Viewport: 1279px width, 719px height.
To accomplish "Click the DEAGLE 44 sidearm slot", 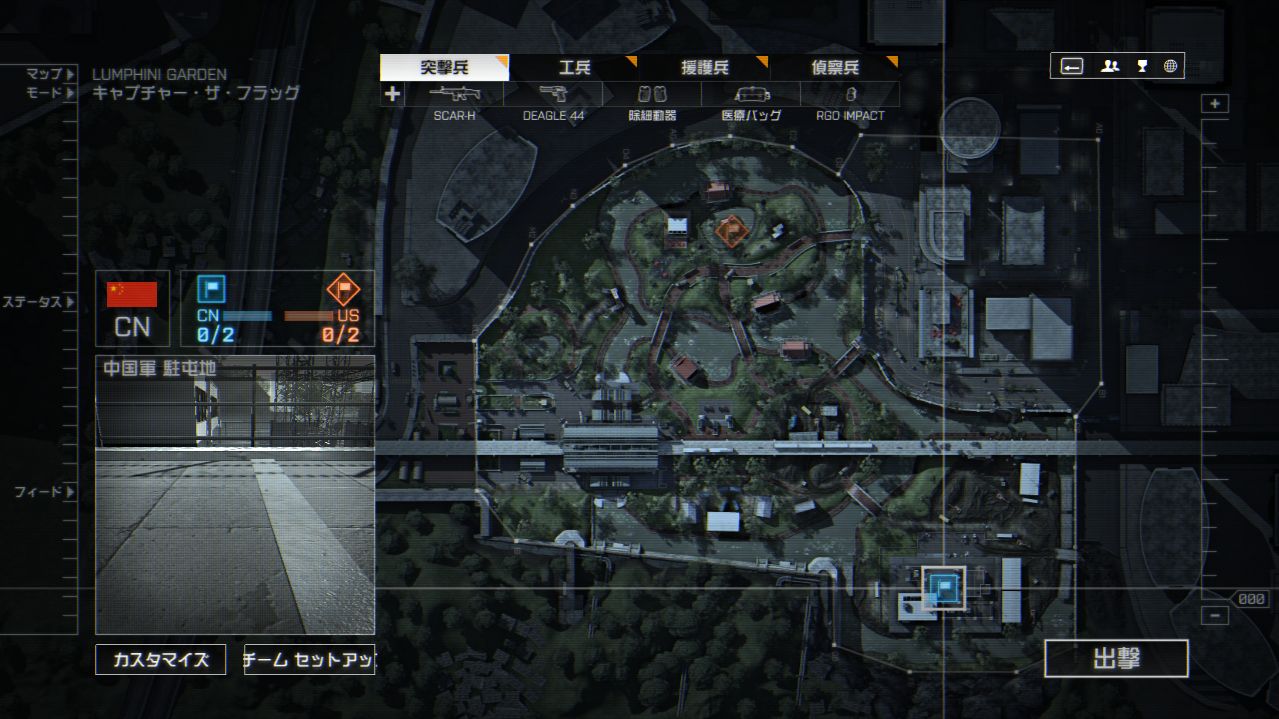I will tap(553, 95).
